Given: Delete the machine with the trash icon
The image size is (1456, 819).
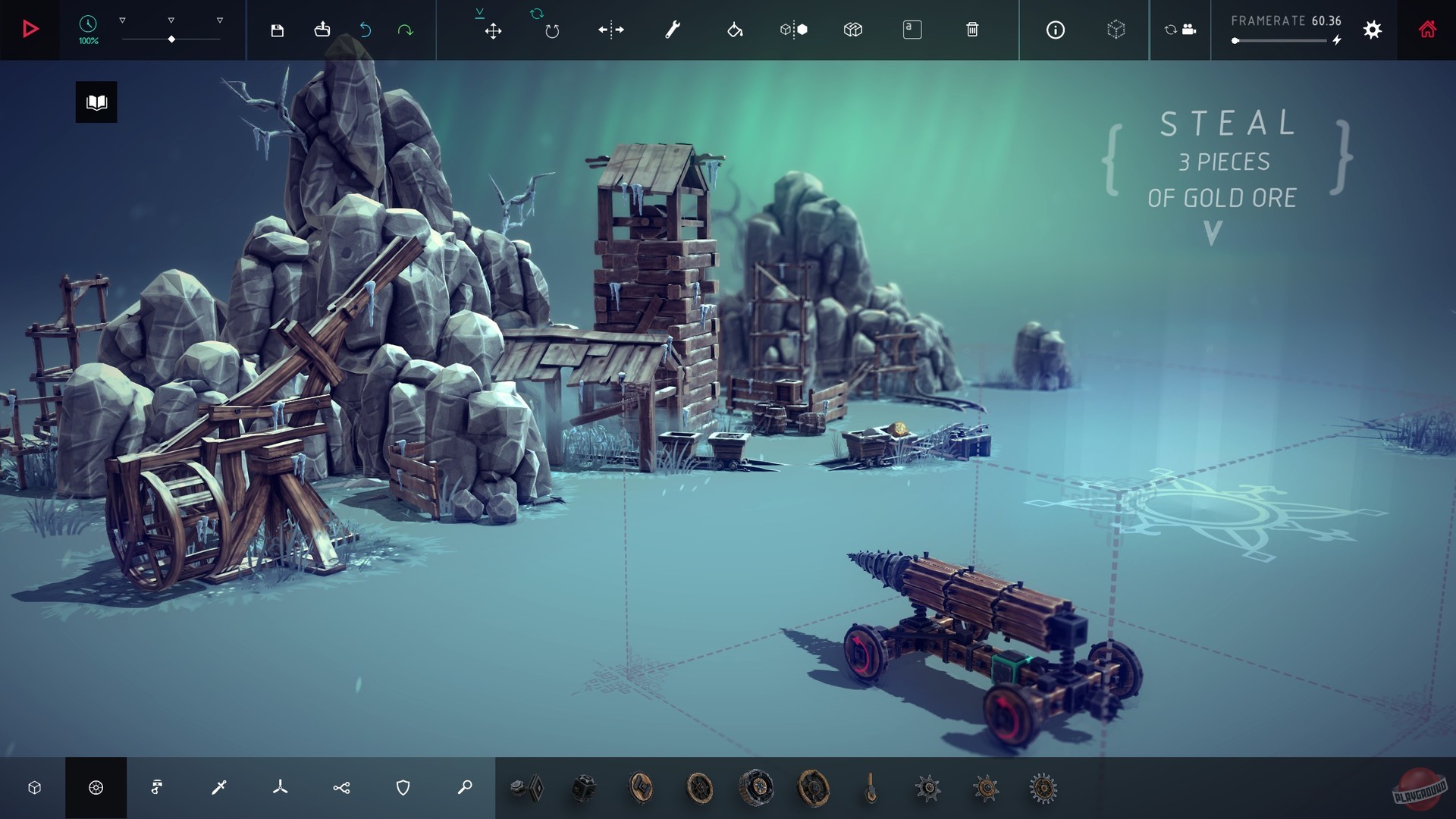Looking at the screenshot, I should [973, 30].
